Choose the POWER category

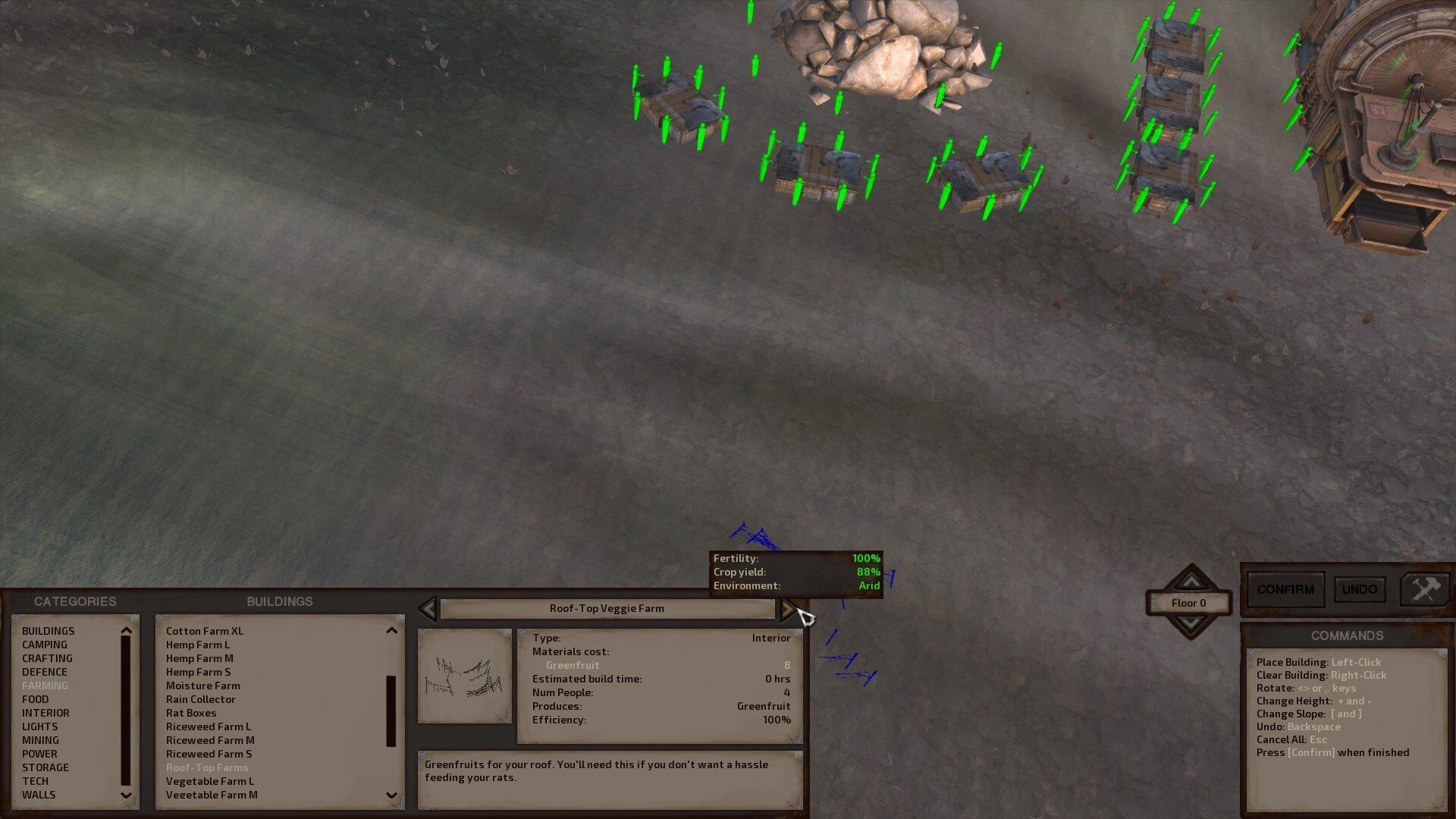point(39,754)
